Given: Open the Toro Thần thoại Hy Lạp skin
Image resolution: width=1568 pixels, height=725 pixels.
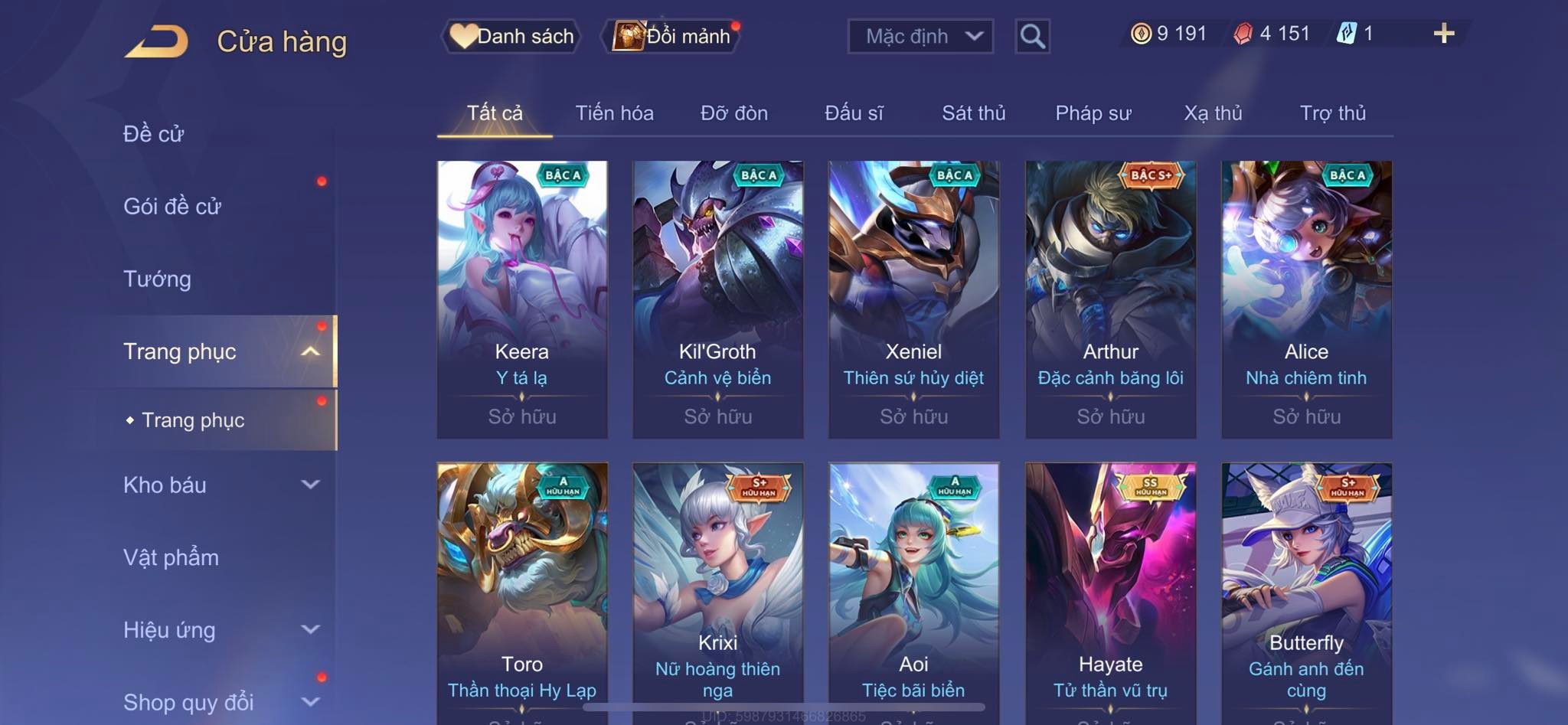Looking at the screenshot, I should tap(522, 589).
